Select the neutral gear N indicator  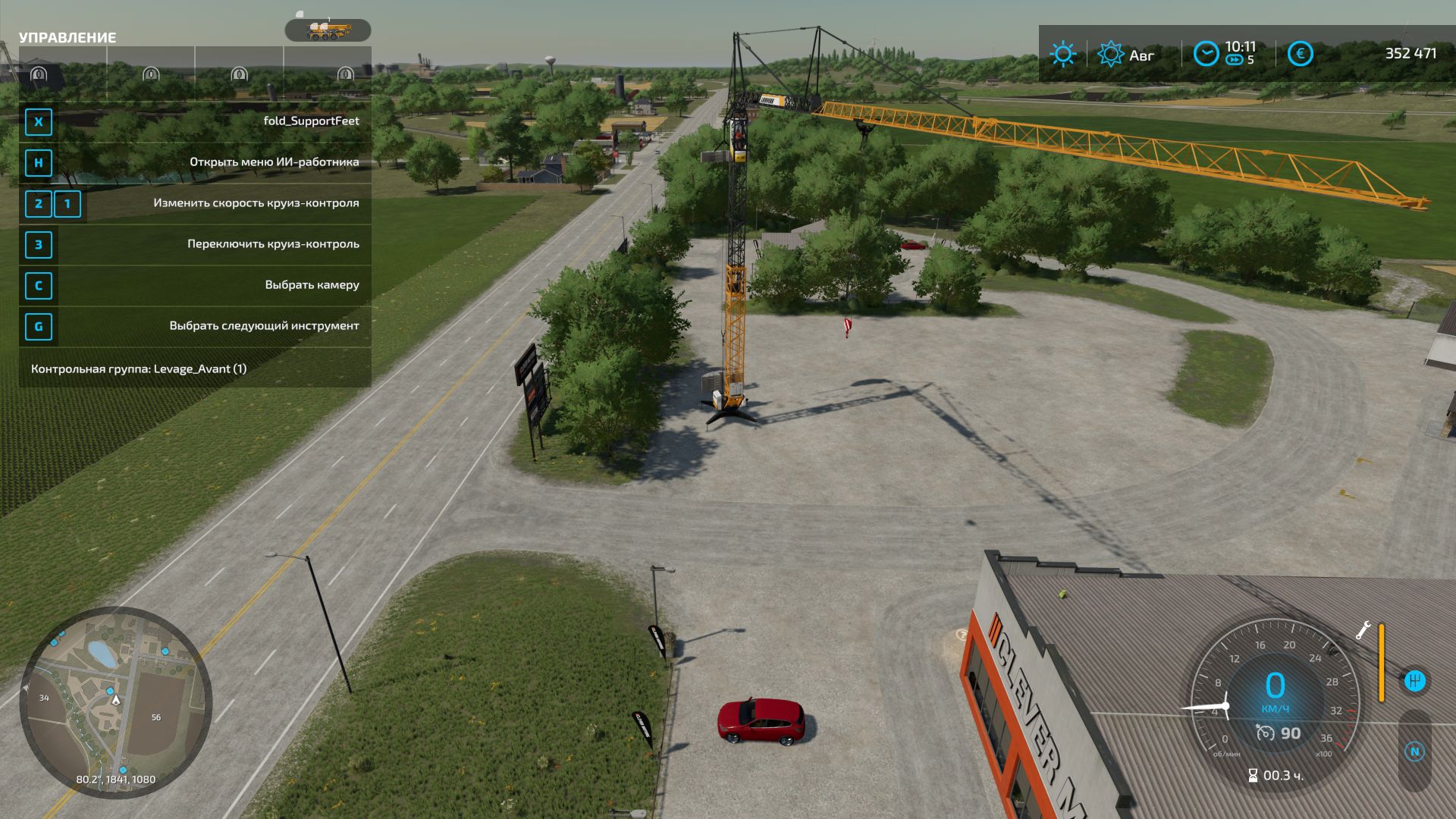(x=1414, y=752)
